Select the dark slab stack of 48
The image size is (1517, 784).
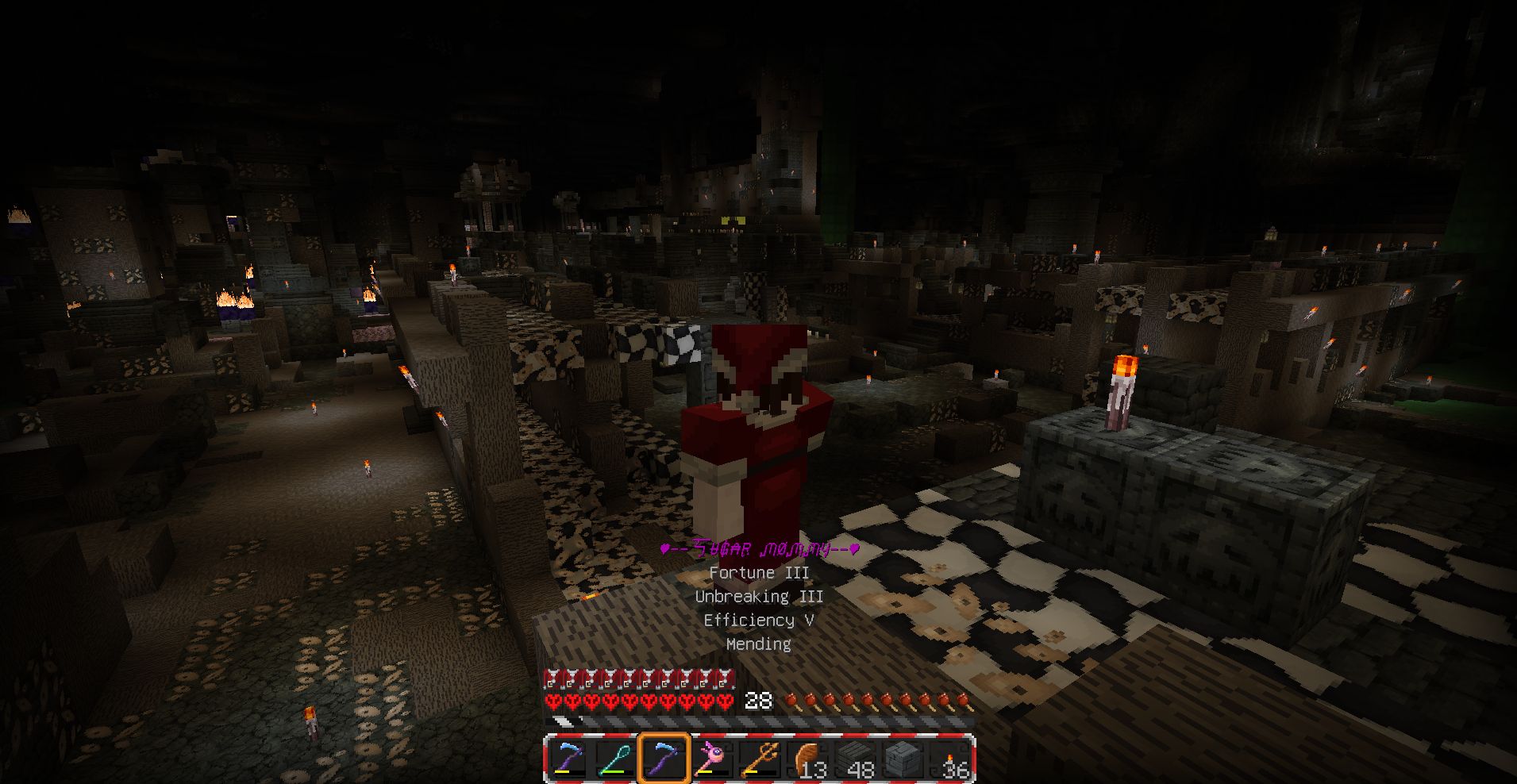click(x=856, y=759)
